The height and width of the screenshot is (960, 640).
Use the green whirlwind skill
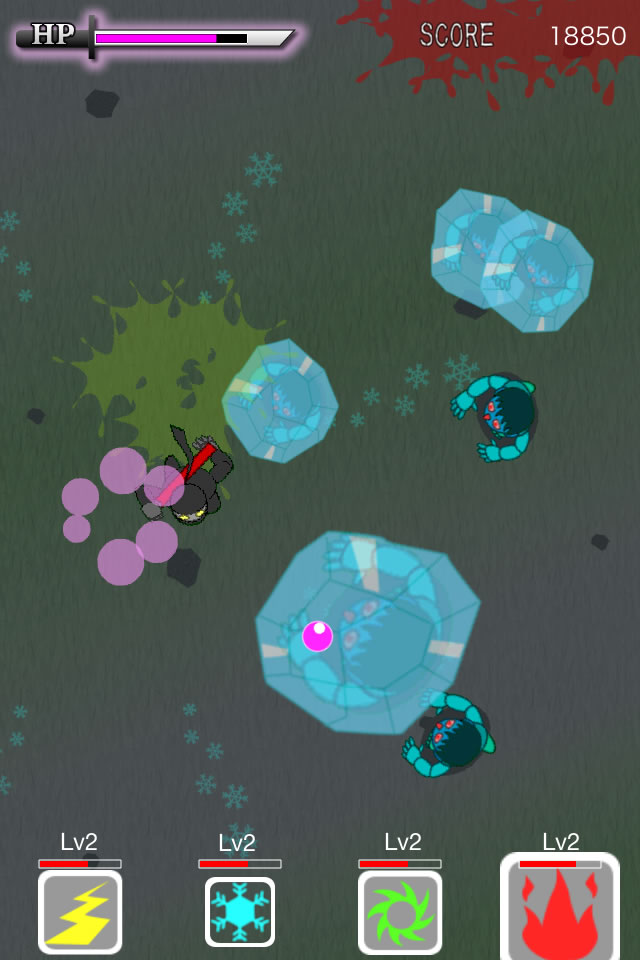[400, 911]
